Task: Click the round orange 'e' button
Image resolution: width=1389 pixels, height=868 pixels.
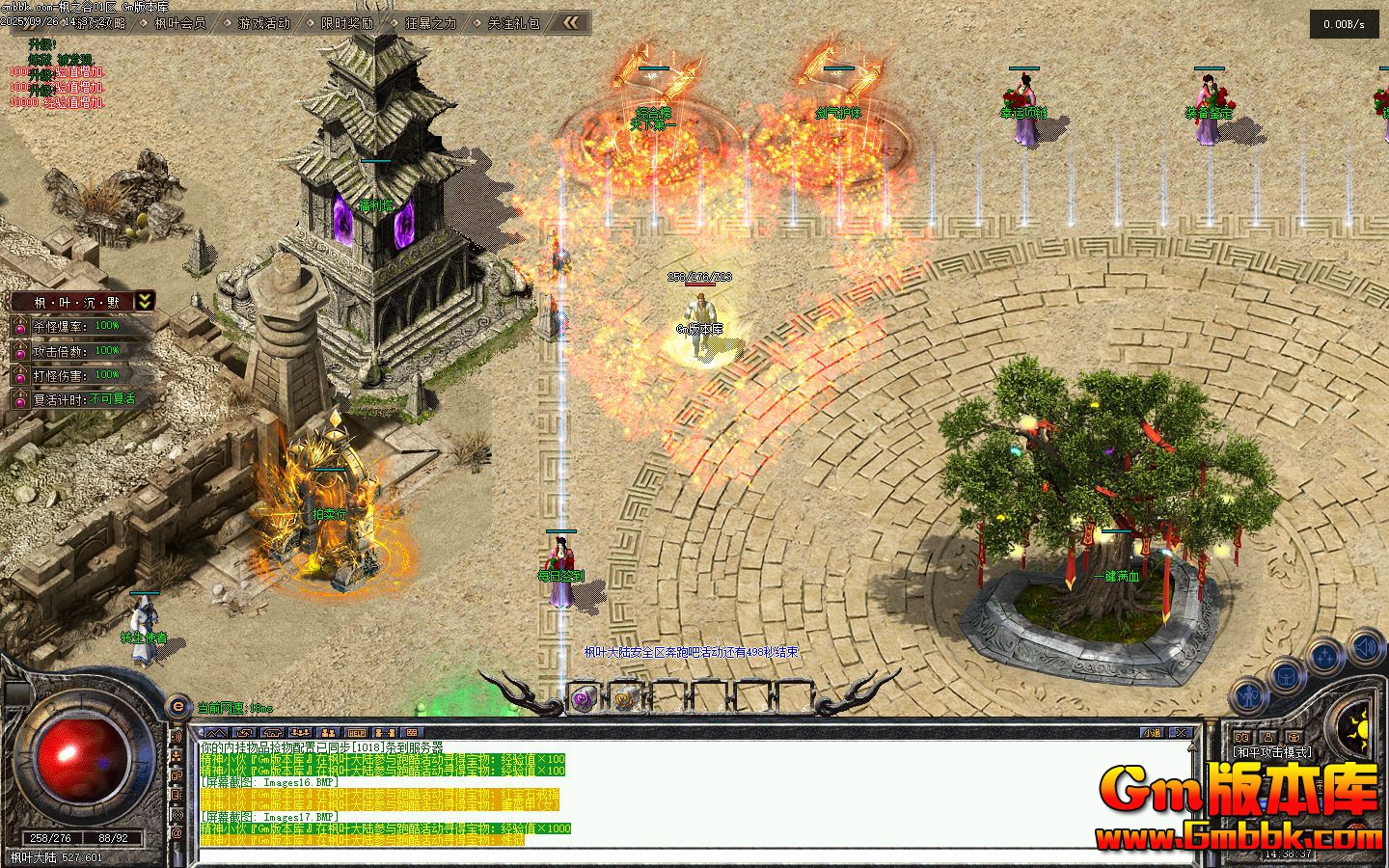Action: click(x=178, y=706)
